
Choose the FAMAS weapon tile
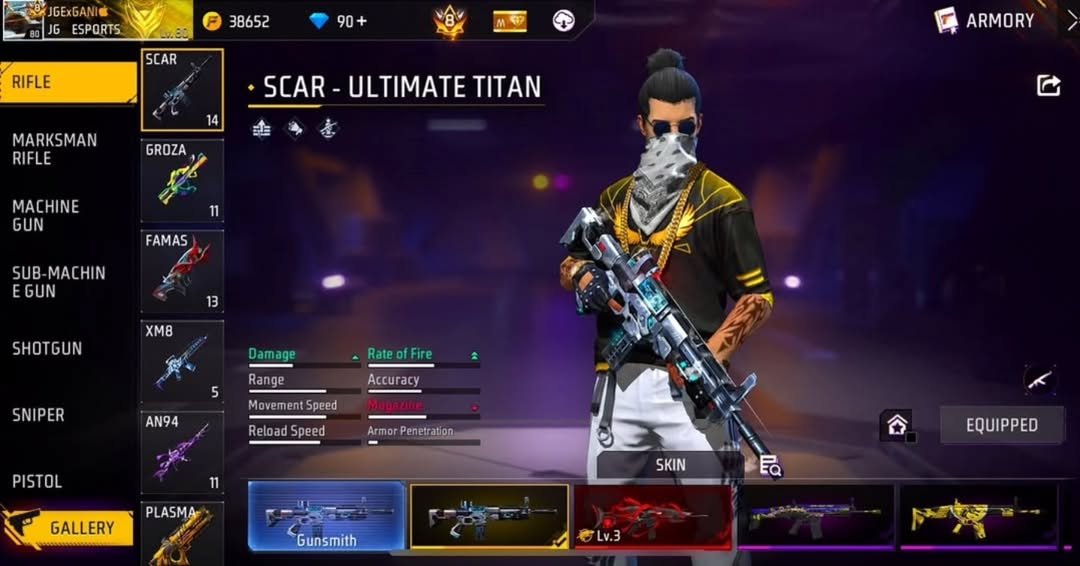(182, 271)
